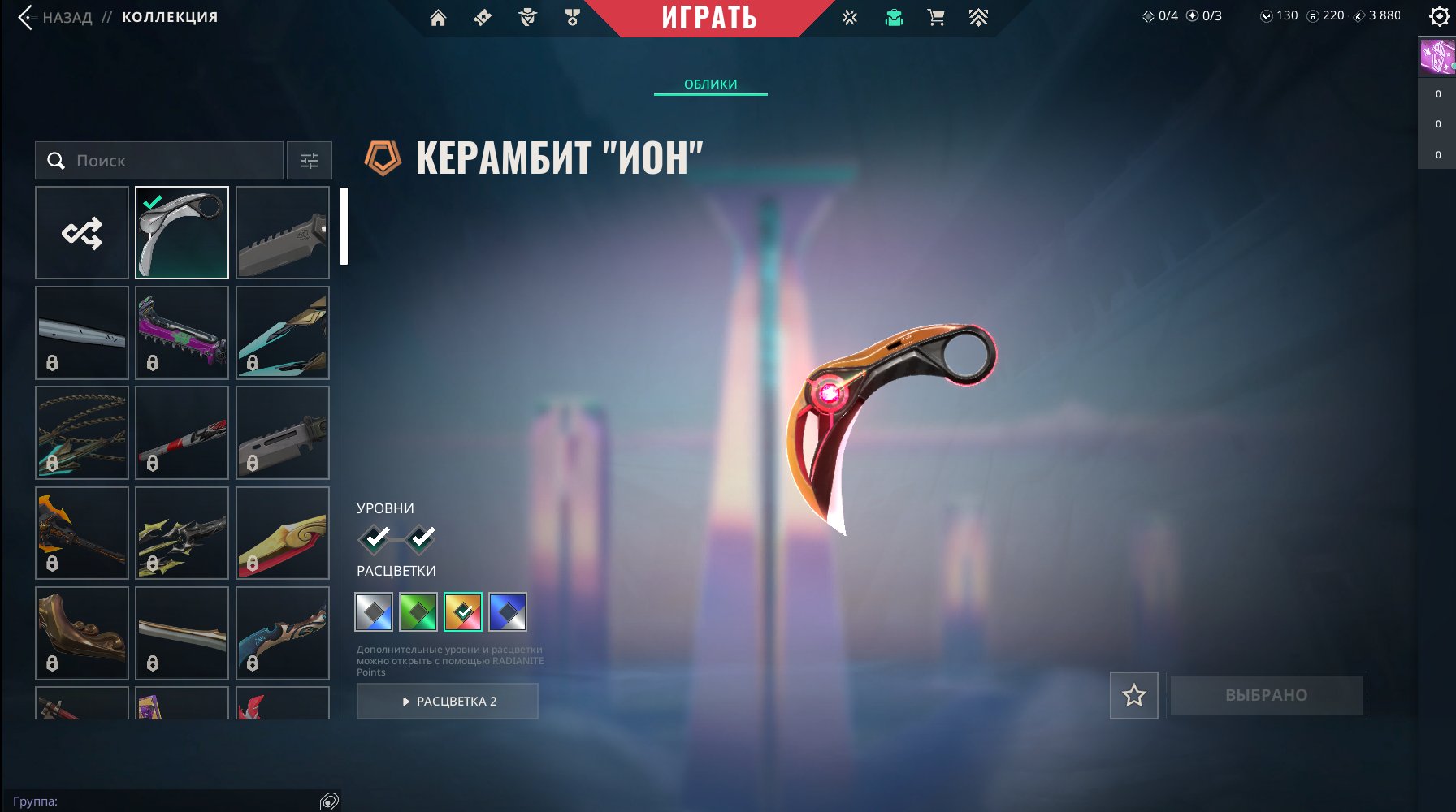This screenshot has height=812, width=1456.
Task: Expand РАСЦВЕТКА 2 variant preview
Action: (x=448, y=701)
